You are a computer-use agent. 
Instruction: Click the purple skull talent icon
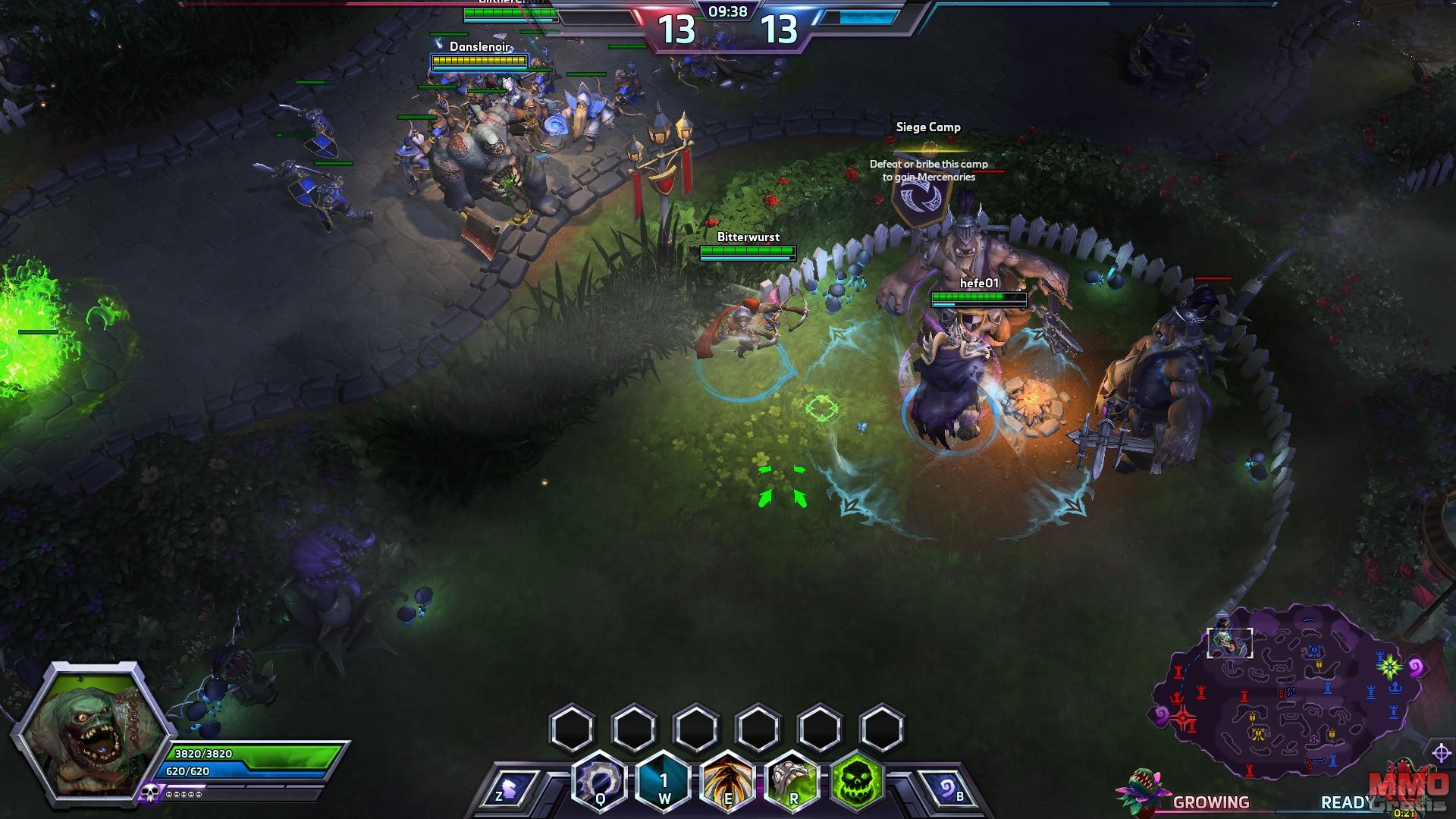(x=149, y=794)
